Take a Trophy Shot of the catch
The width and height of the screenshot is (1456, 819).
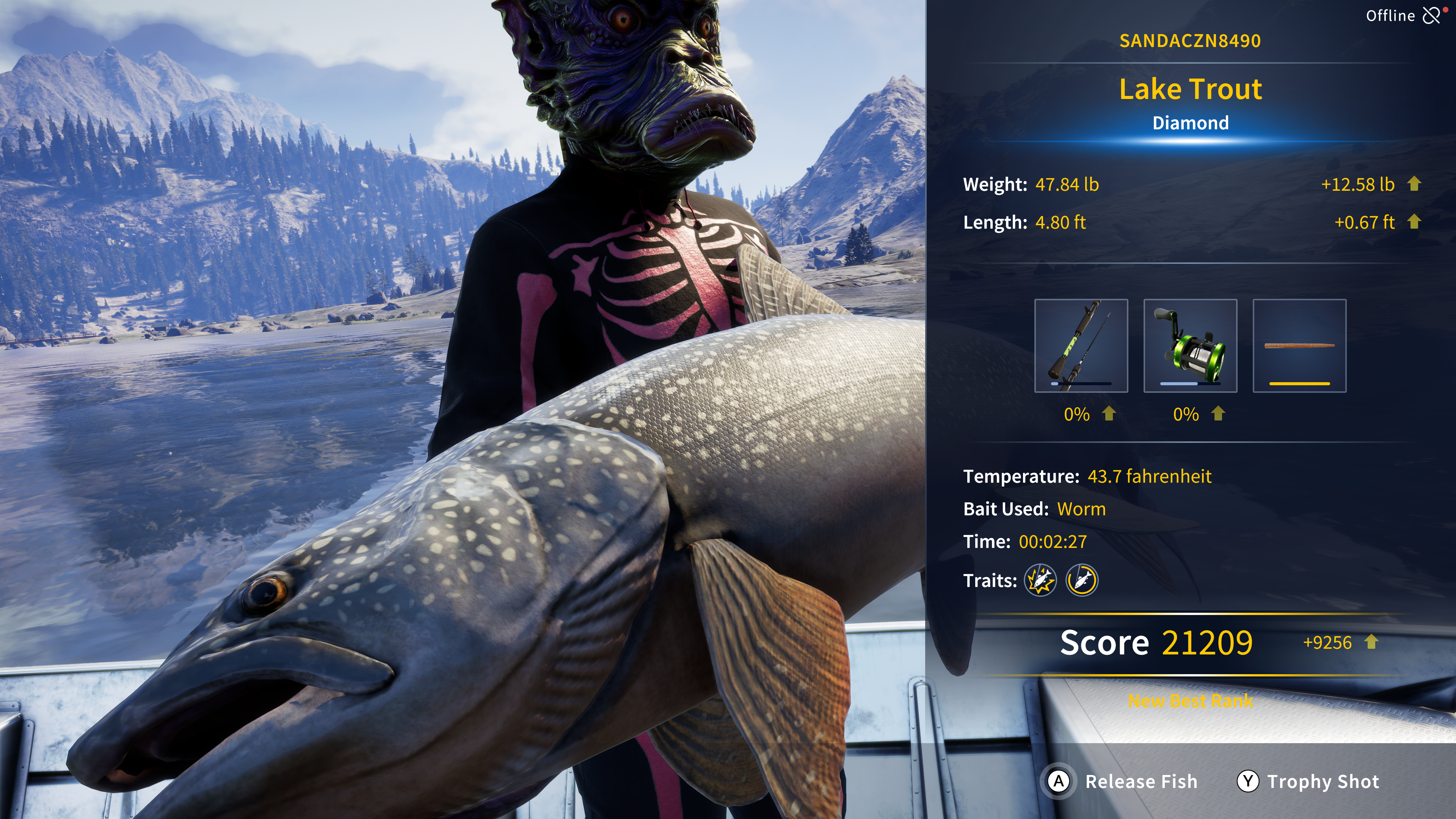[x=1308, y=782]
